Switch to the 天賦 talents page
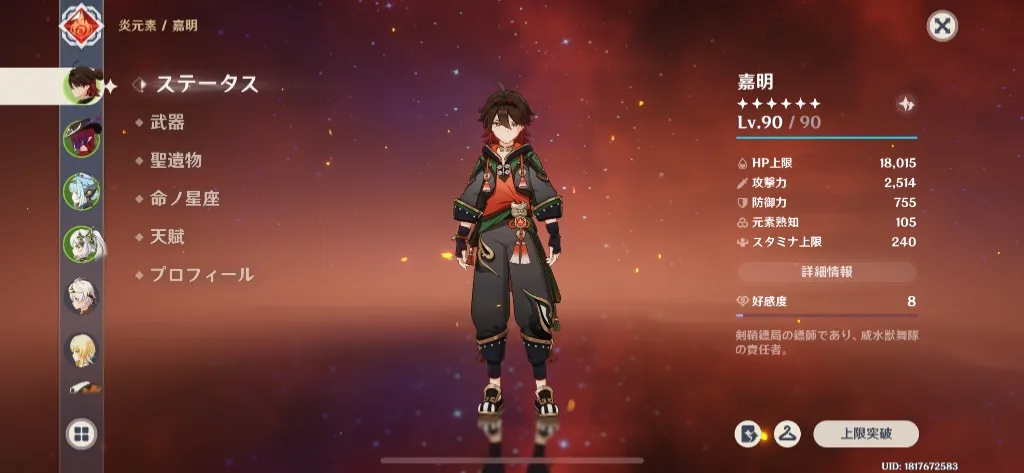This screenshot has height=473, width=1024. pyautogui.click(x=167, y=237)
